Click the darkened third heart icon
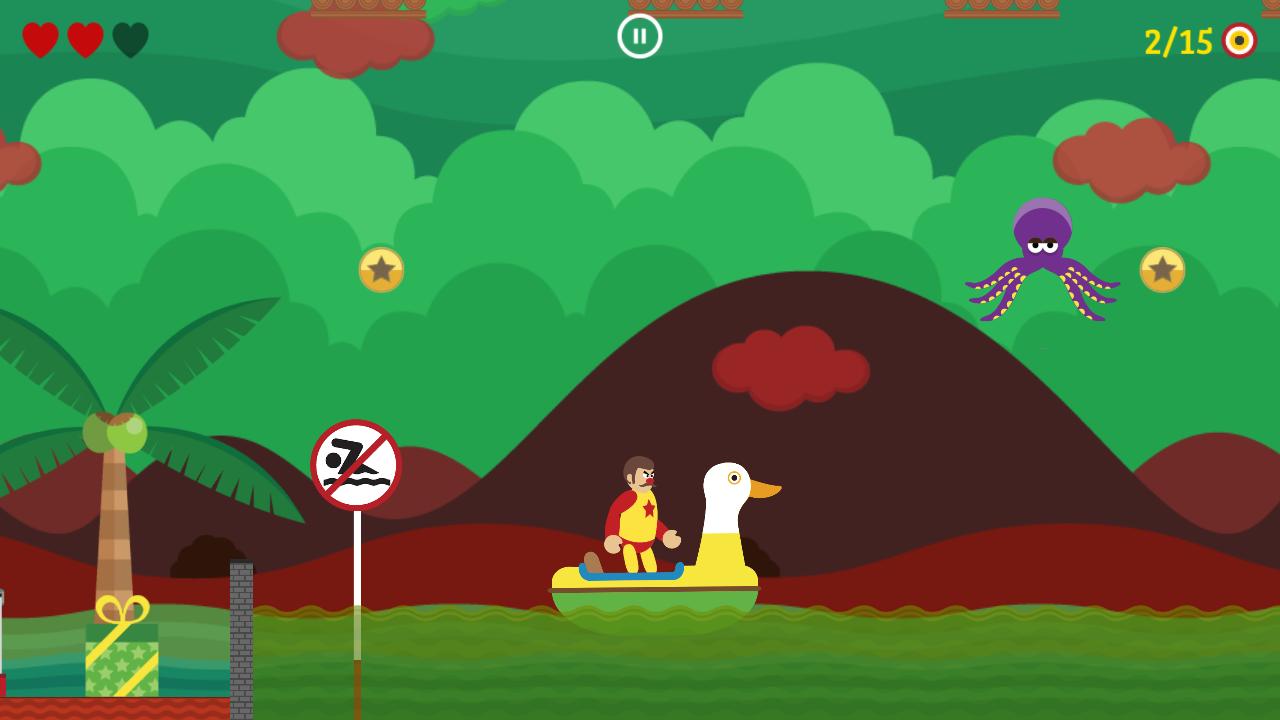1280x720 pixels. [x=130, y=40]
